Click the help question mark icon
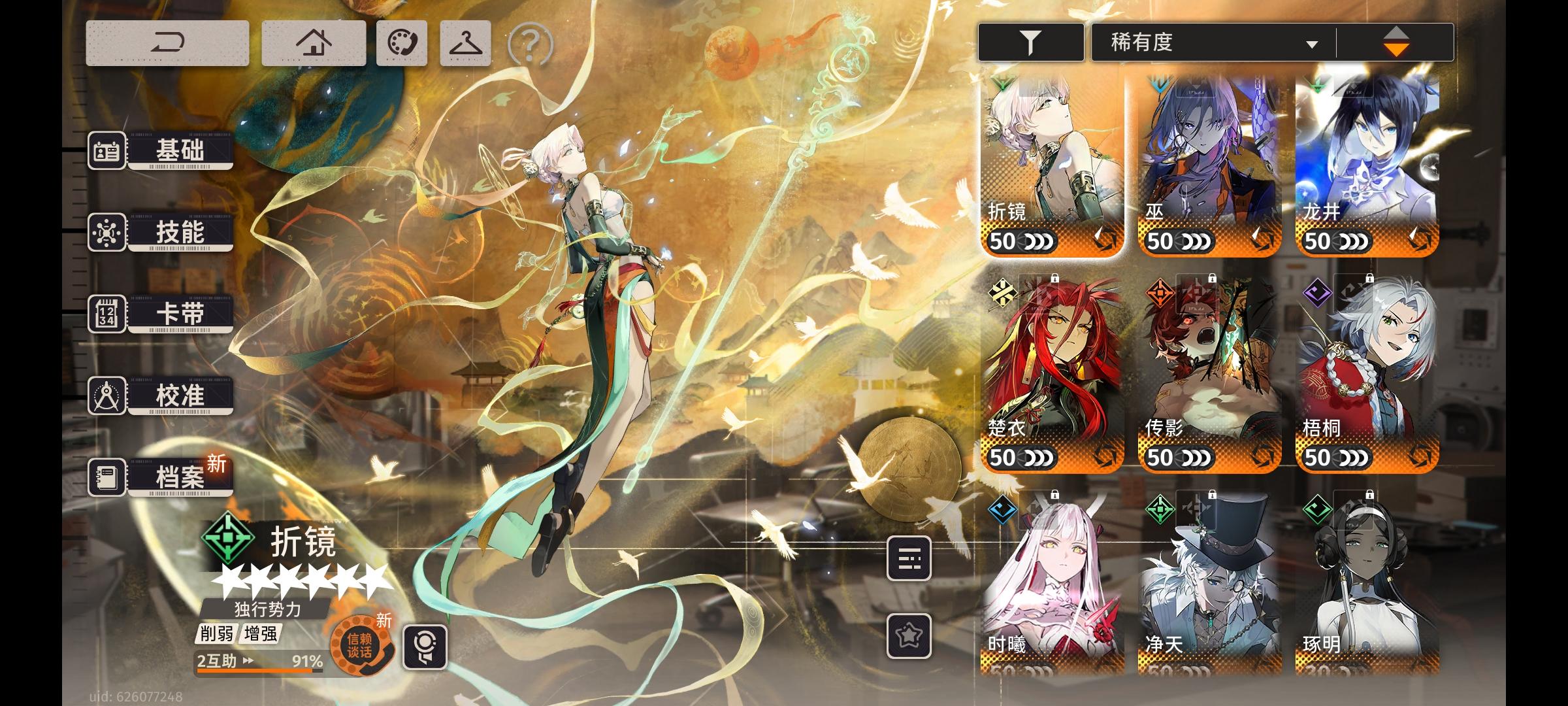Image resolution: width=1568 pixels, height=706 pixels. [x=531, y=43]
